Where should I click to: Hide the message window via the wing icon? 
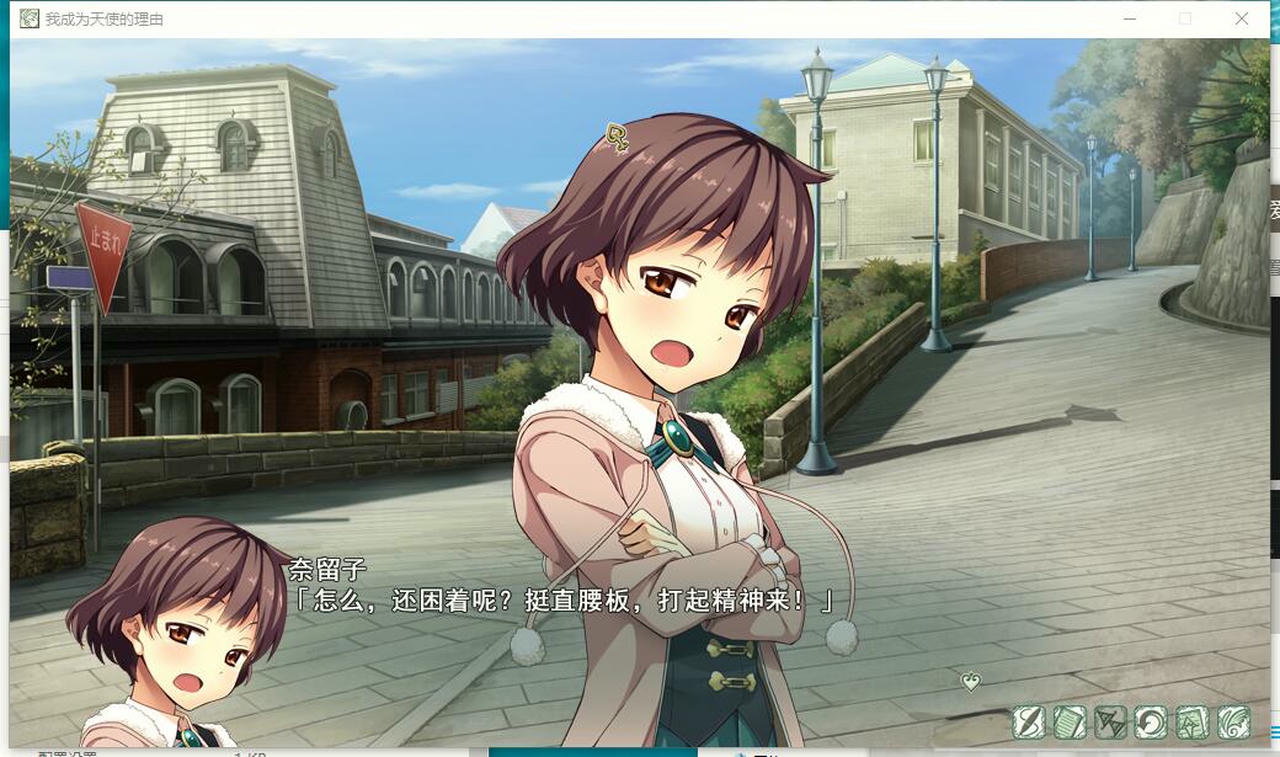tap(1232, 722)
